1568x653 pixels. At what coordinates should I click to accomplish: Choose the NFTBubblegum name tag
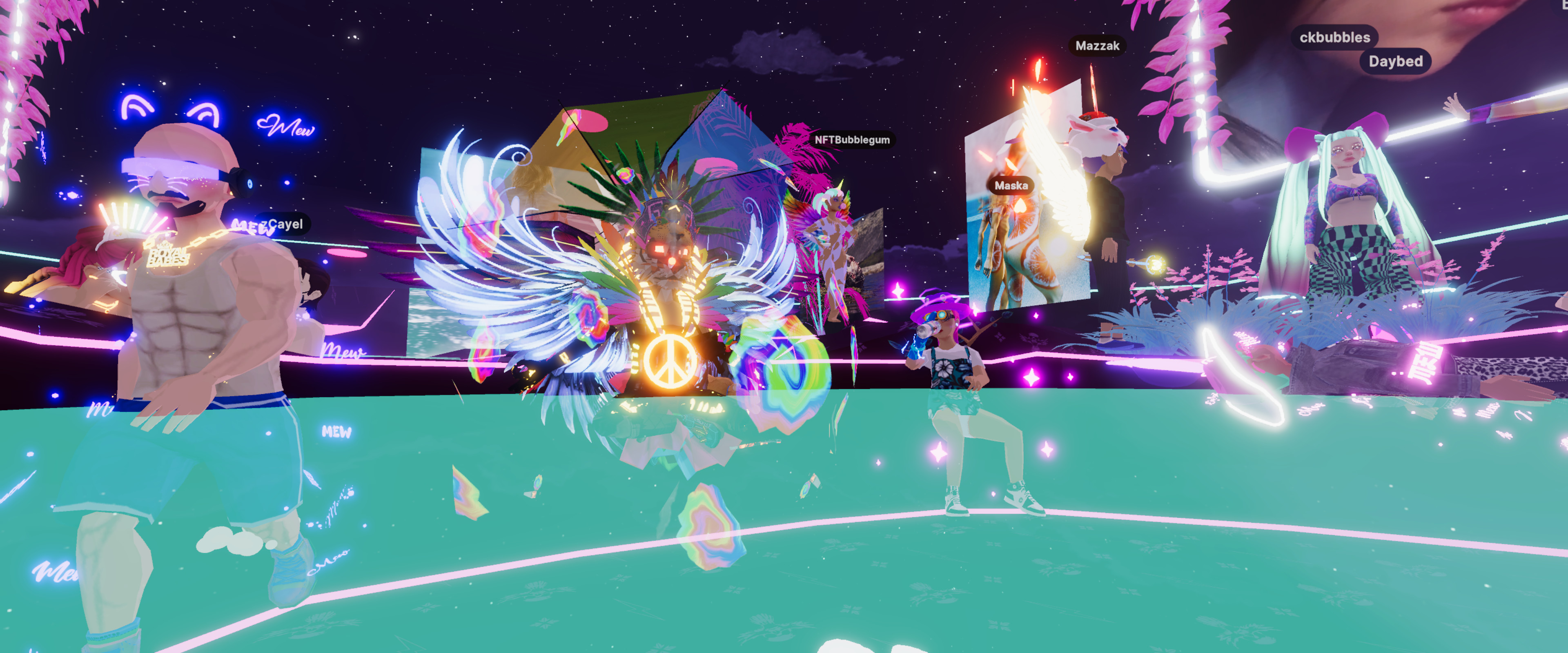(x=851, y=140)
